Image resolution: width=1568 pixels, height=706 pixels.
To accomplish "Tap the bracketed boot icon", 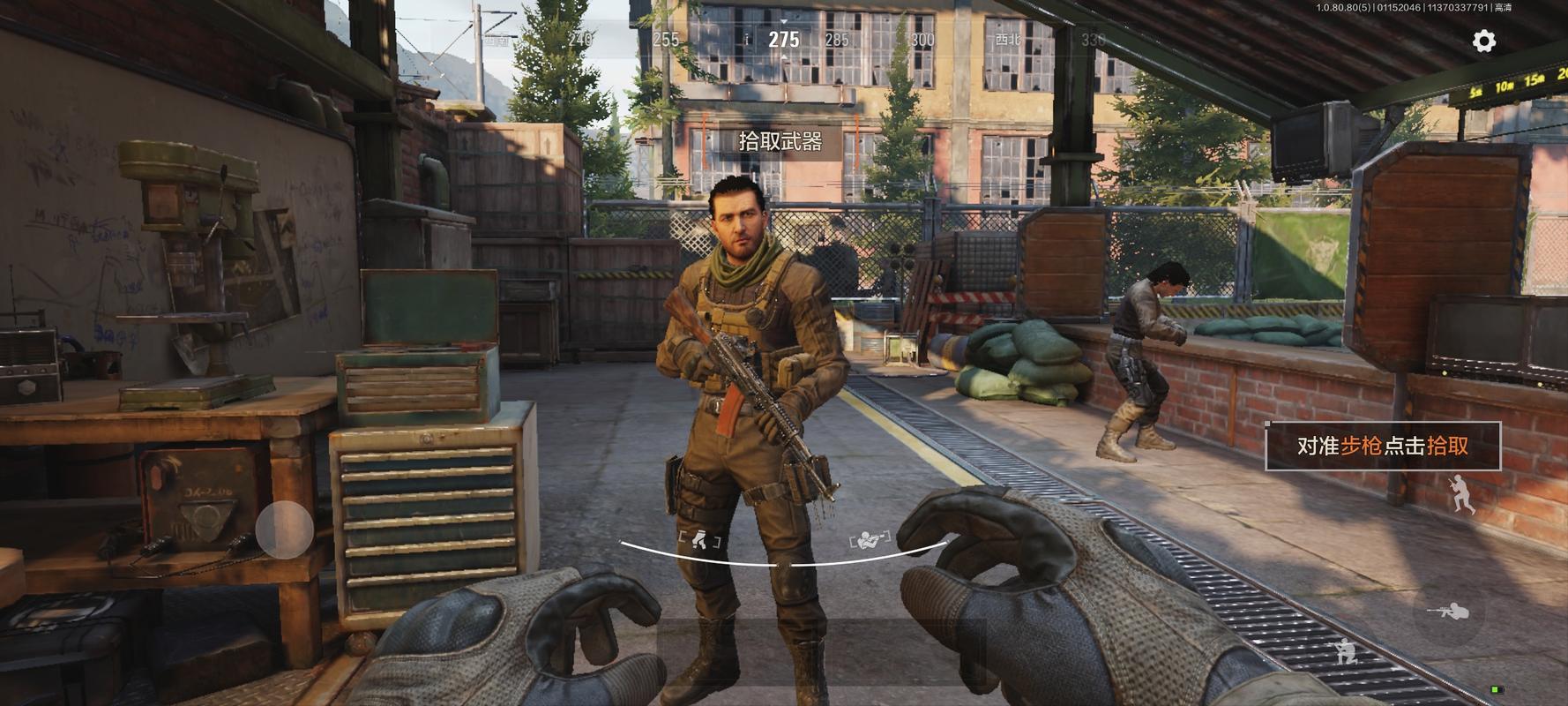I will (699, 539).
